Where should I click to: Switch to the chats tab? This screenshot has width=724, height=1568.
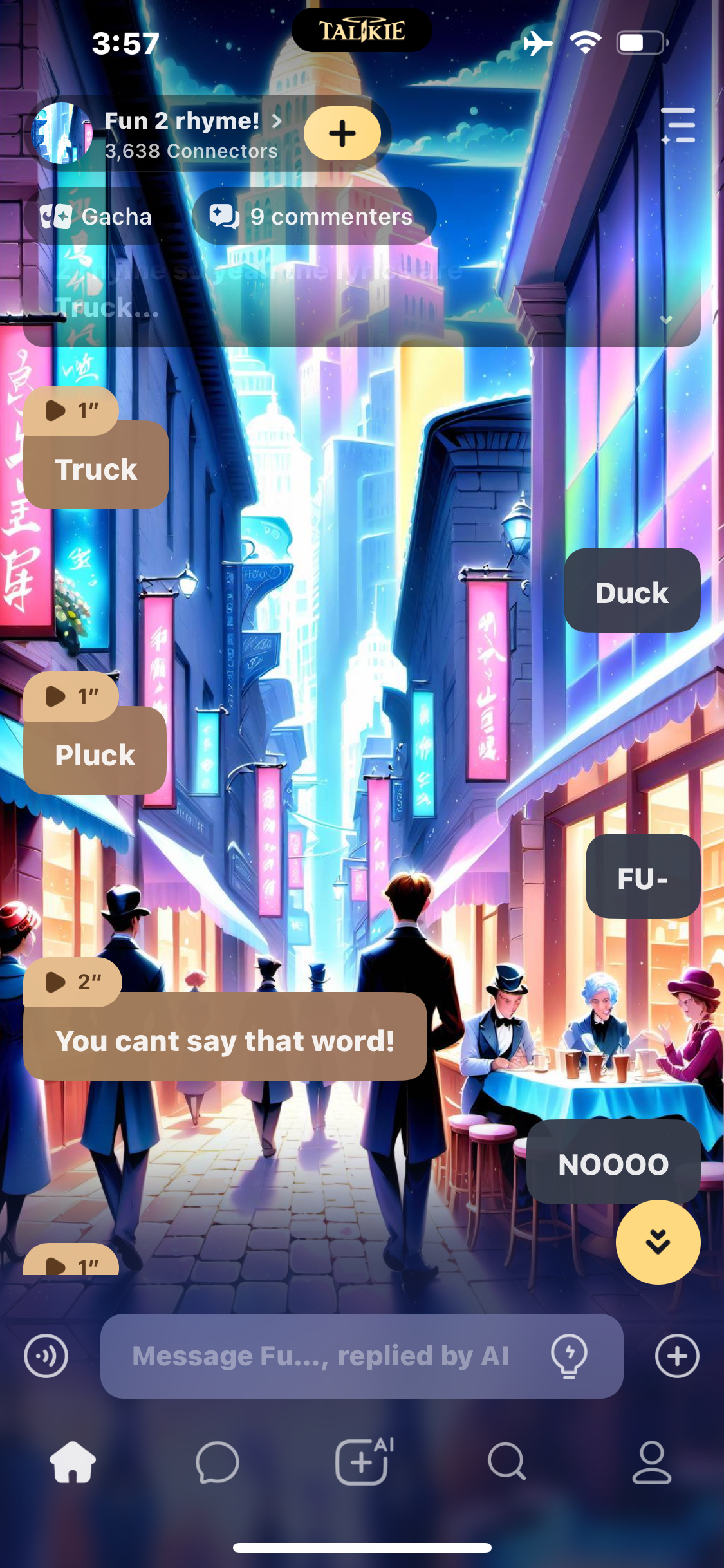click(218, 1462)
